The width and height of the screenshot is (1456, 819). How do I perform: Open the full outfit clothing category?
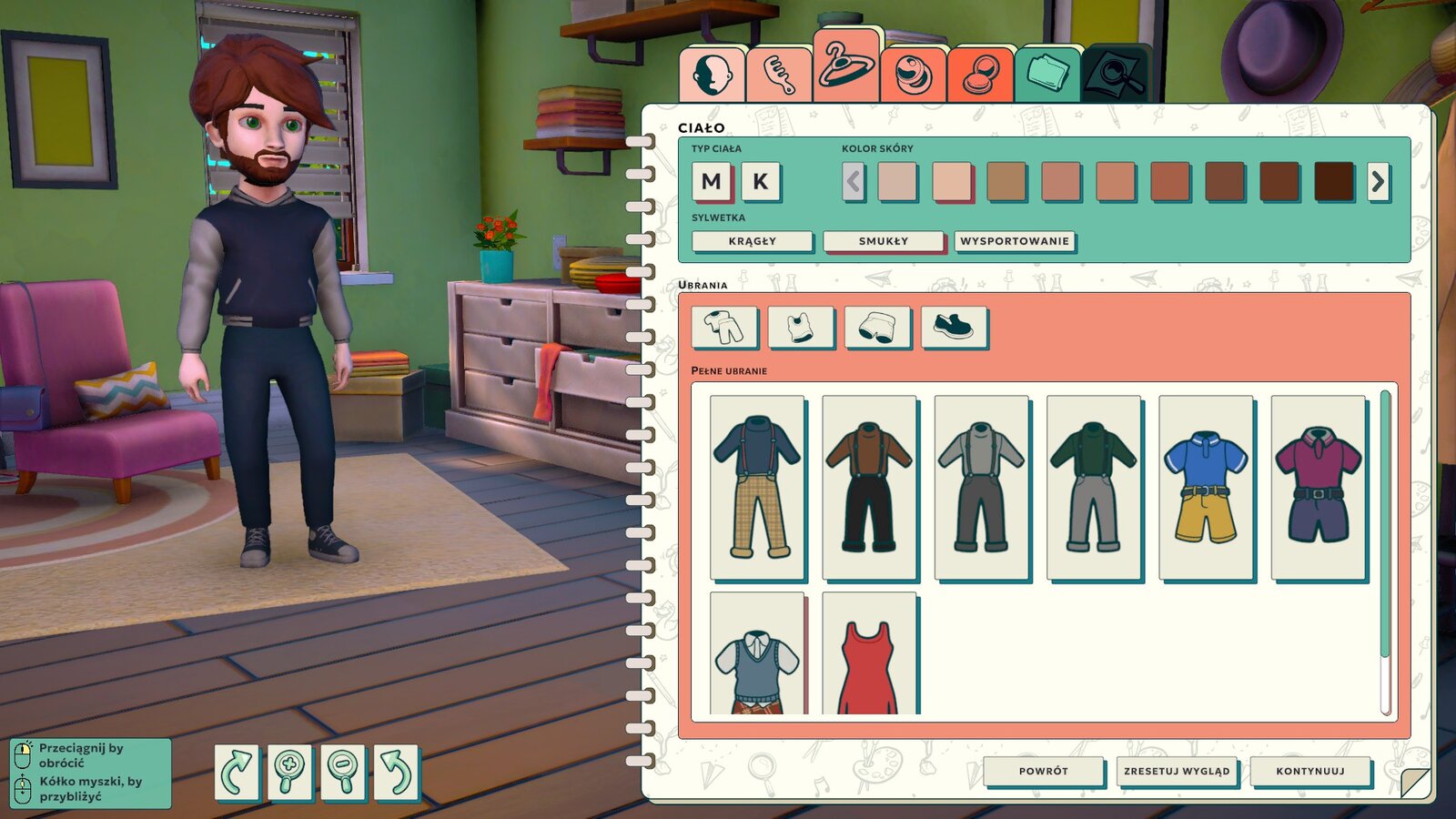[723, 327]
